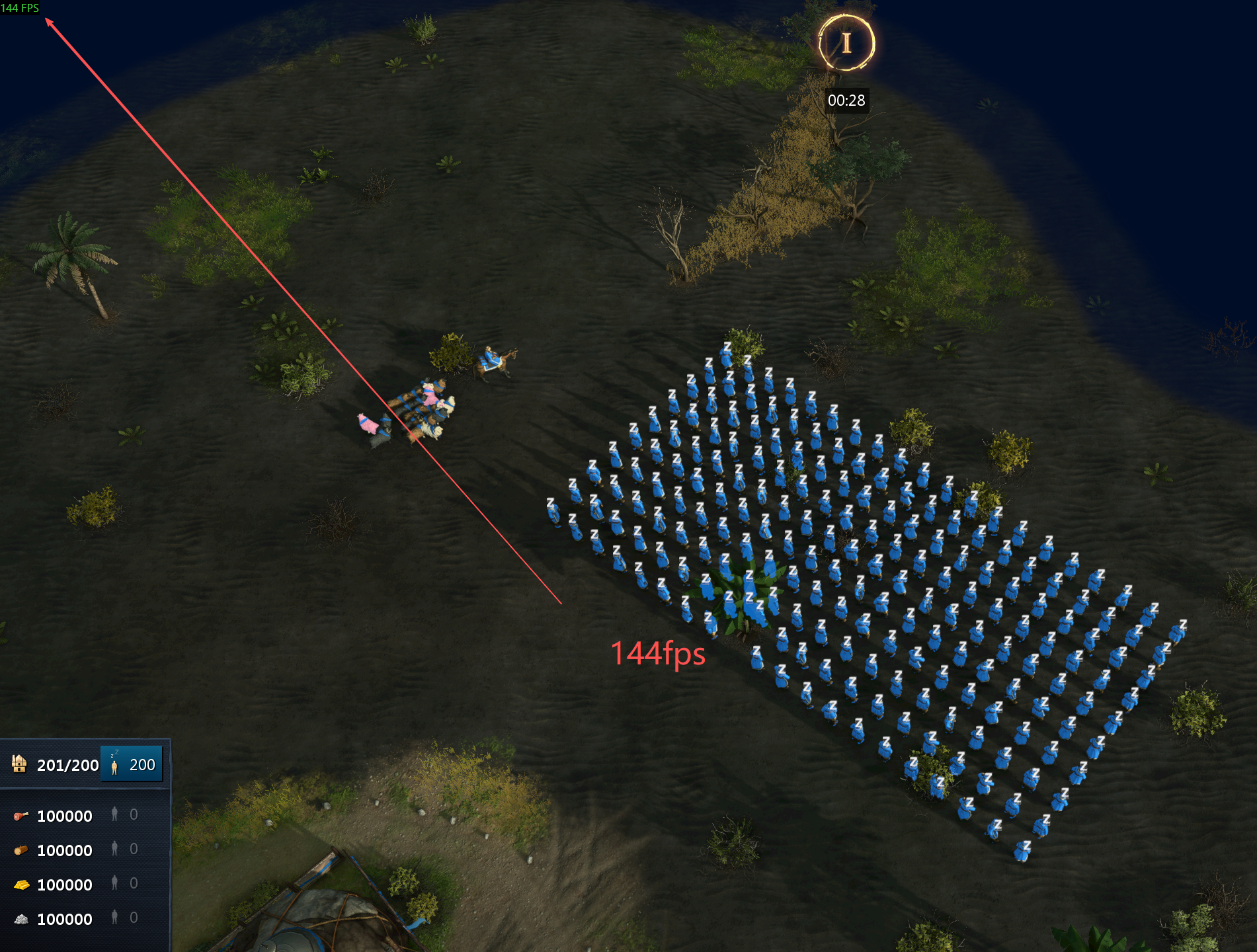Select the food villager count

click(x=124, y=814)
